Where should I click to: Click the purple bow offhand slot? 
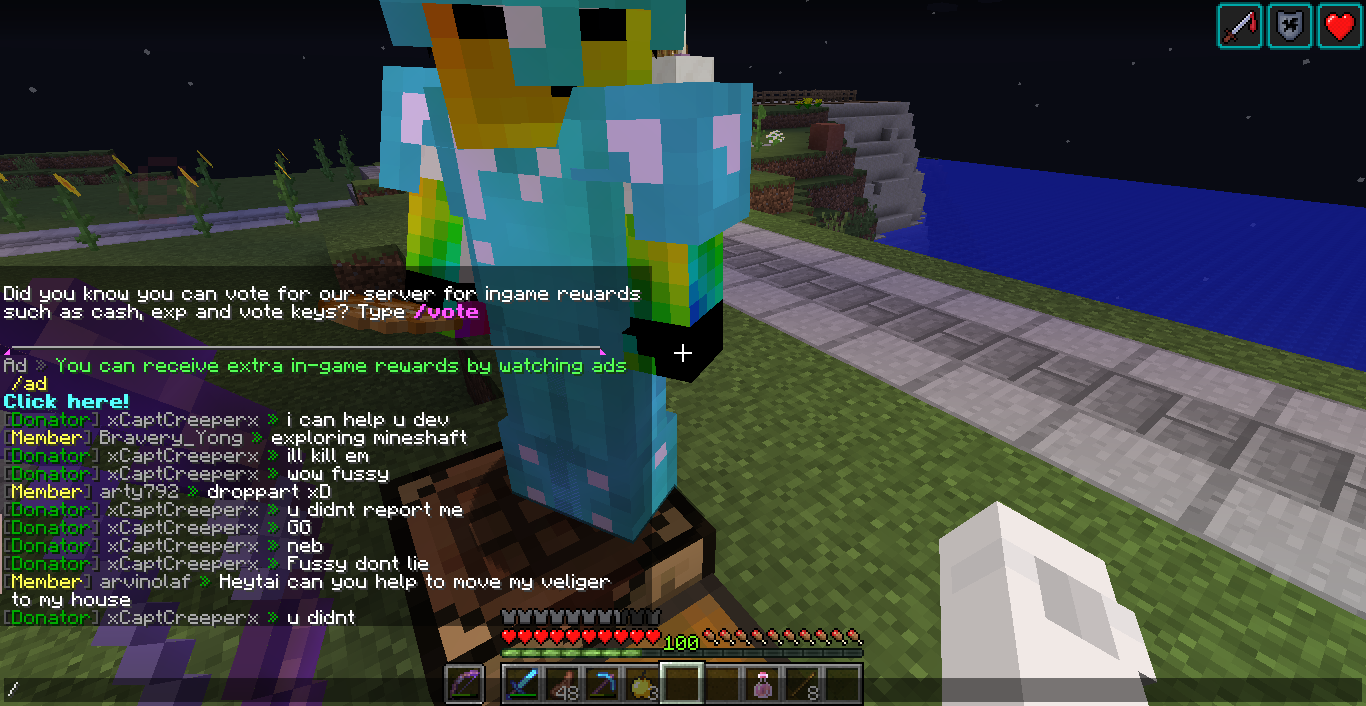point(464,684)
